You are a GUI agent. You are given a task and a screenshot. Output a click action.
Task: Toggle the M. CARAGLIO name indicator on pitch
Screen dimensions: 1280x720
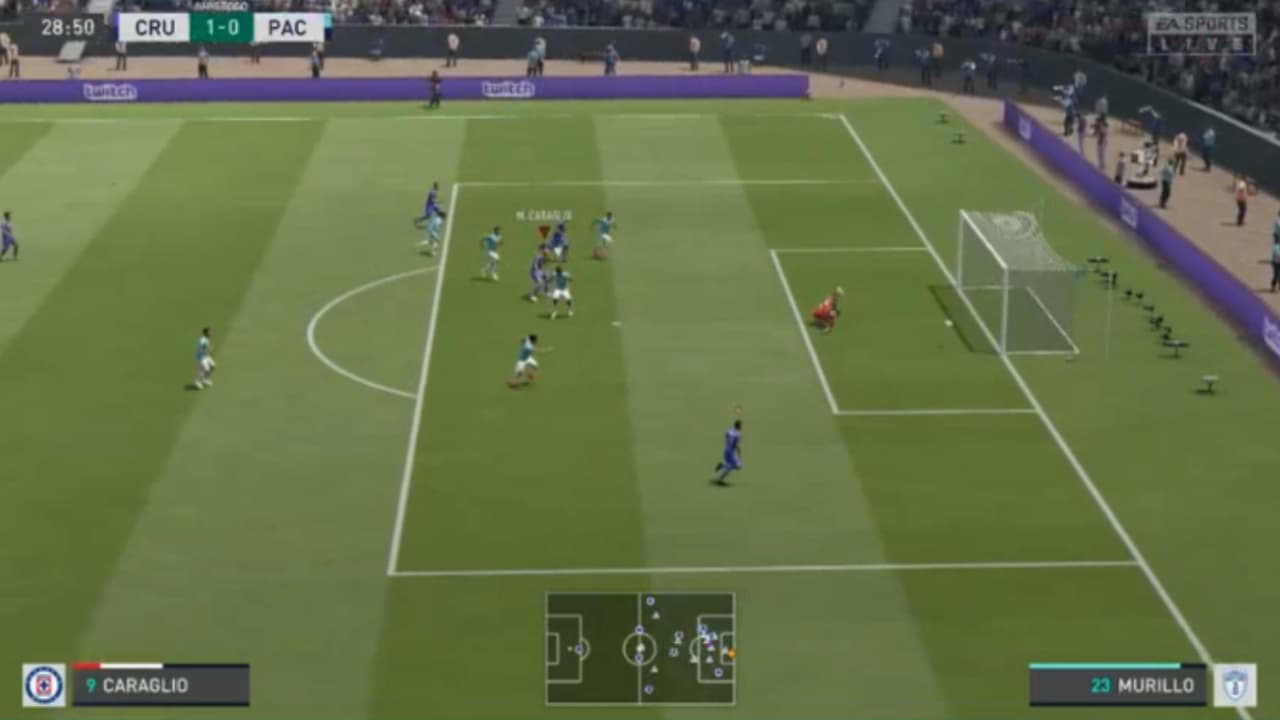point(541,213)
